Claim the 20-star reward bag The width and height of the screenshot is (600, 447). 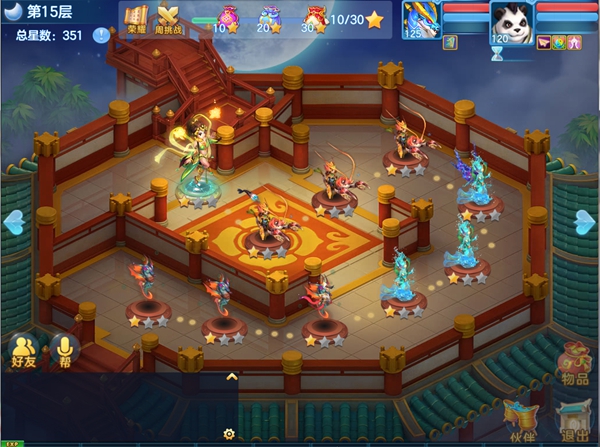(267, 17)
